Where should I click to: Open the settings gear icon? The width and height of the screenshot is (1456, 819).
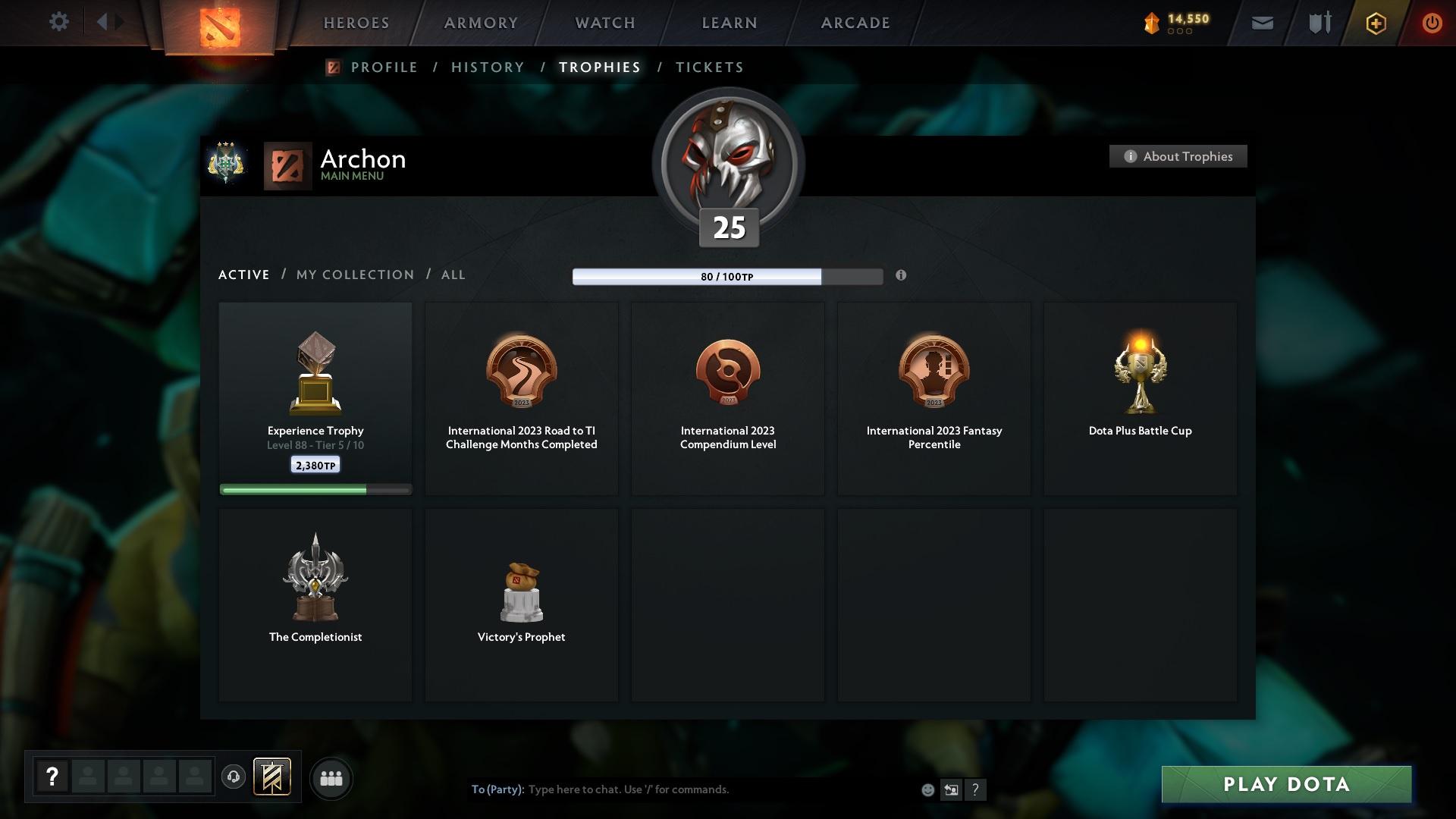[59, 22]
